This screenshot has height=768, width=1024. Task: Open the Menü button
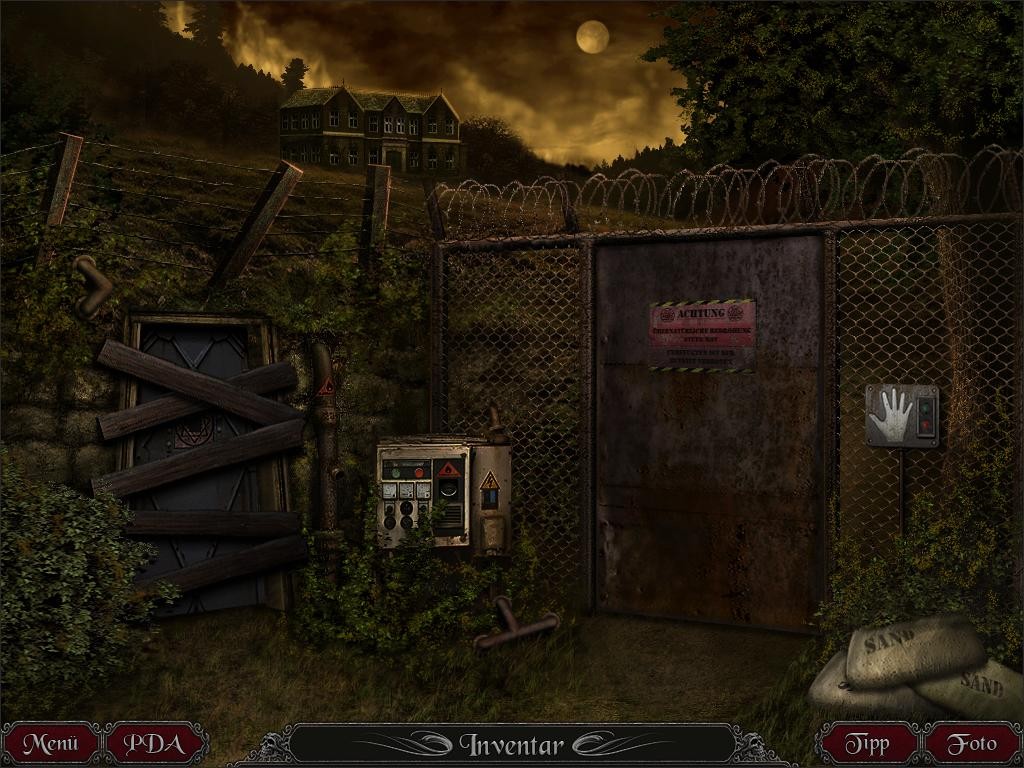50,744
